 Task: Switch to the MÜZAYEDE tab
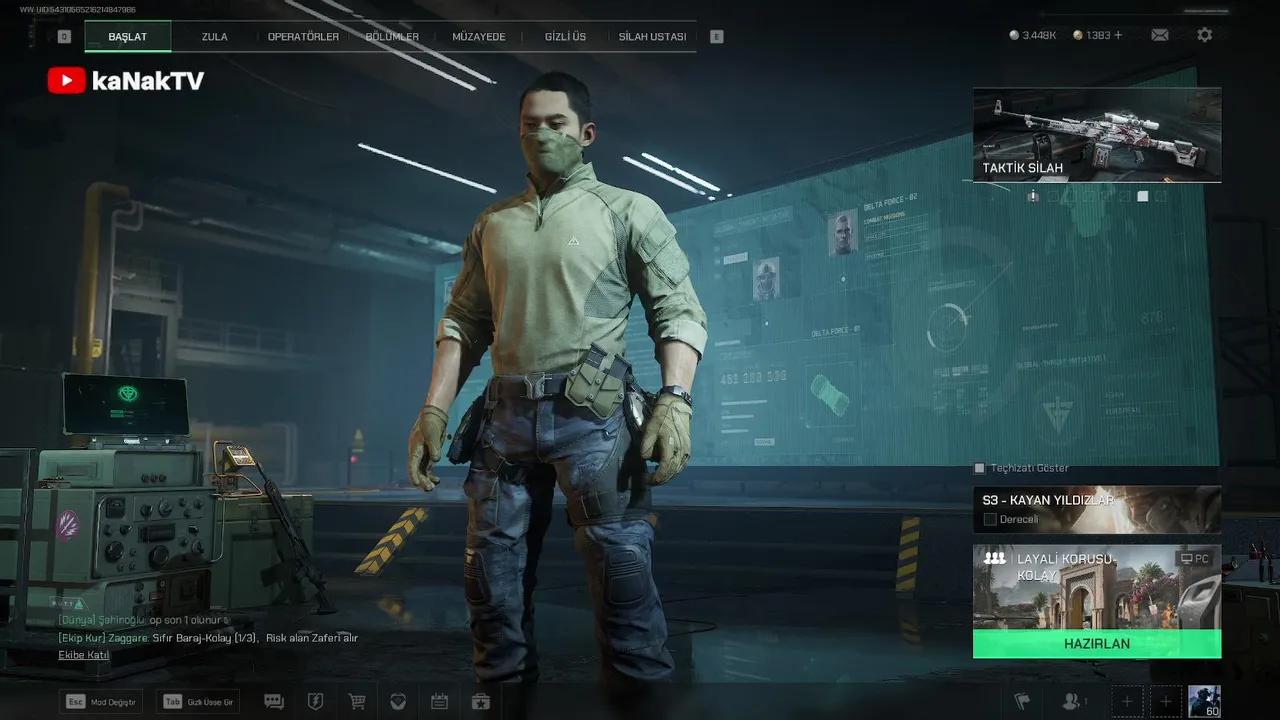pos(477,35)
